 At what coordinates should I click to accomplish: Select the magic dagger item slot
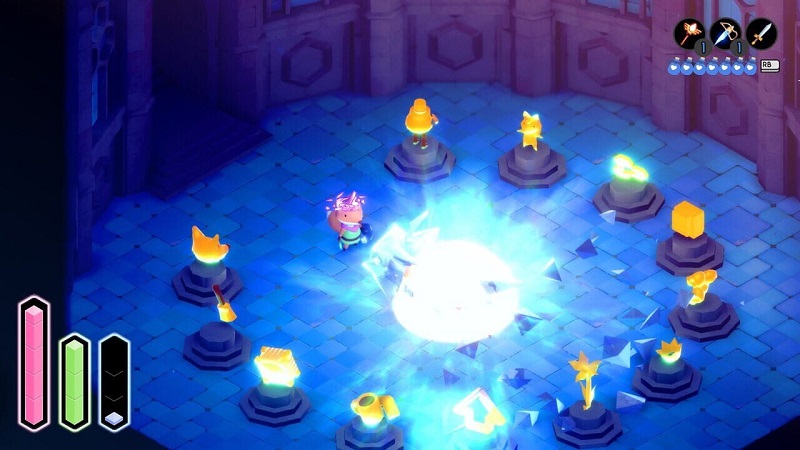click(725, 35)
